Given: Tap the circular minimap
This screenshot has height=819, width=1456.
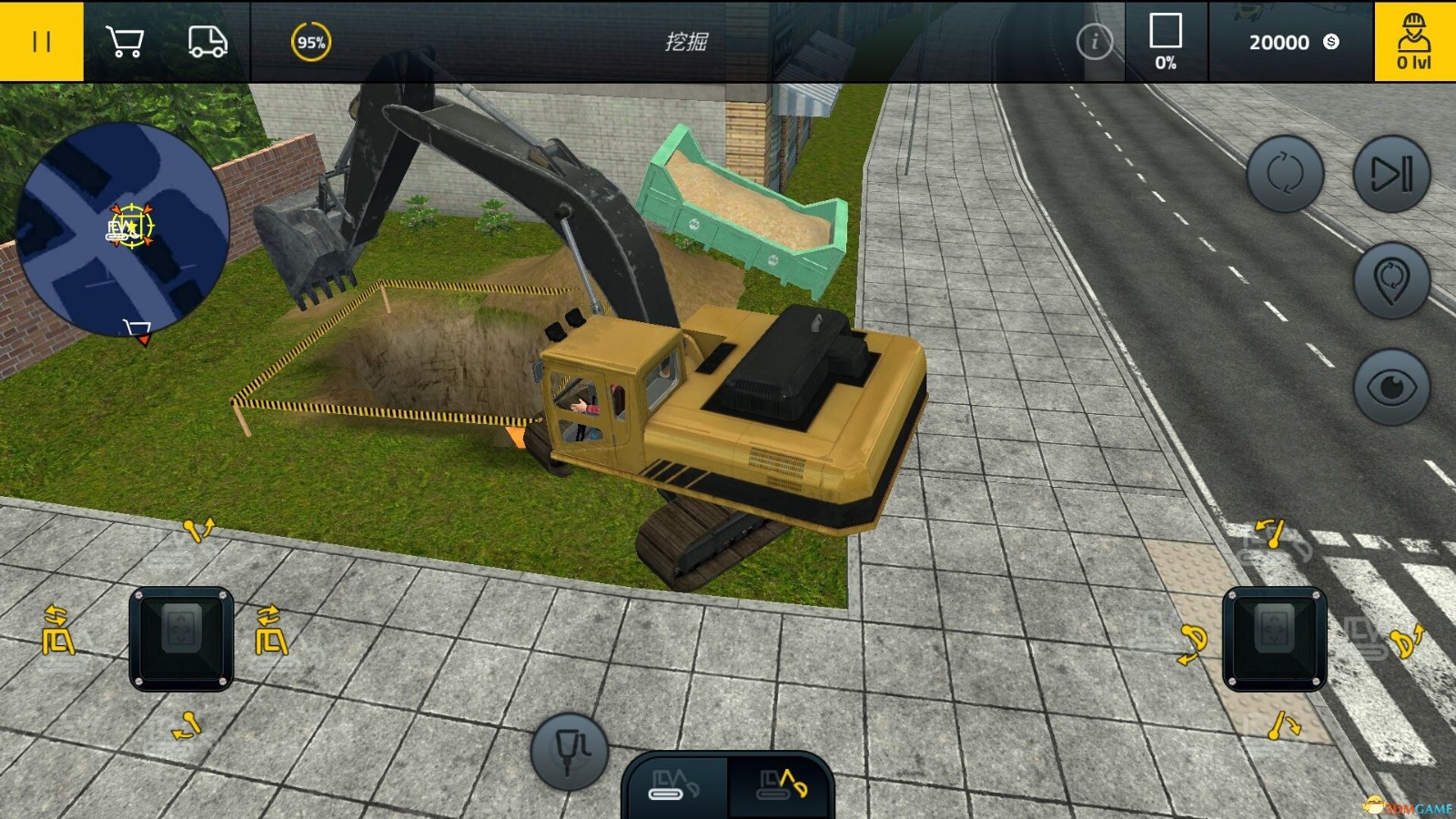Looking at the screenshot, I should pos(123,227).
